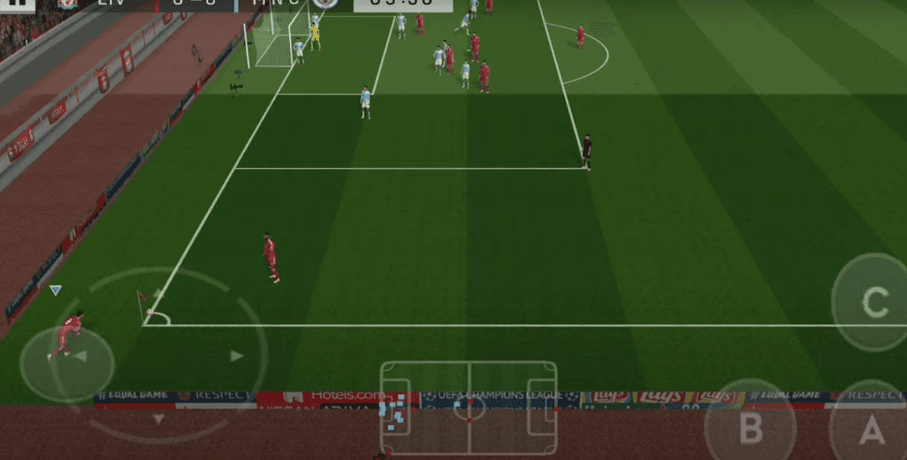Tap the joystick's left arrow
Screen dimensions: 907x460
click(79, 356)
